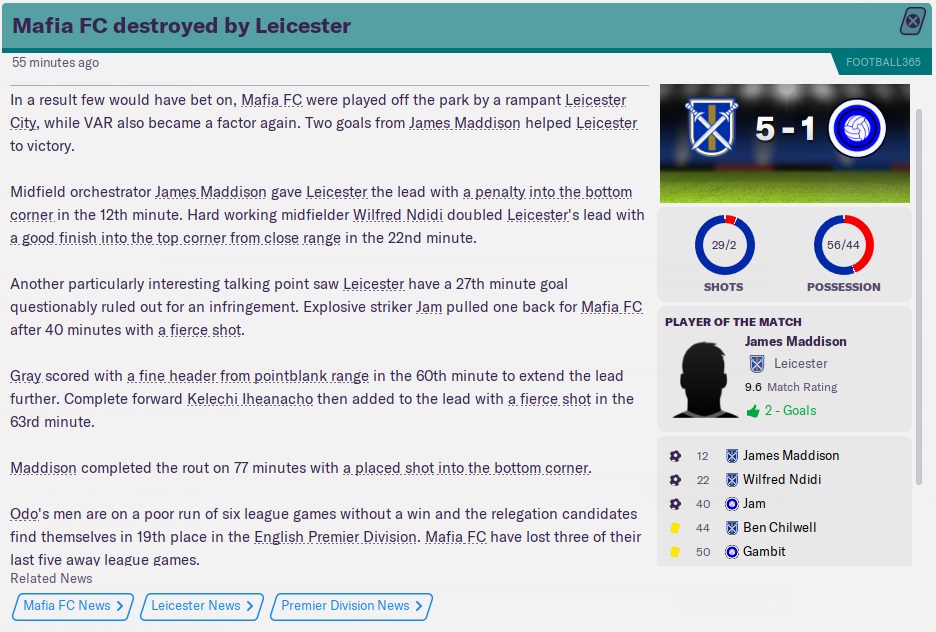This screenshot has width=936, height=632.
Task: Open Kelechi Iheanacho's profile link
Action: tap(250, 399)
